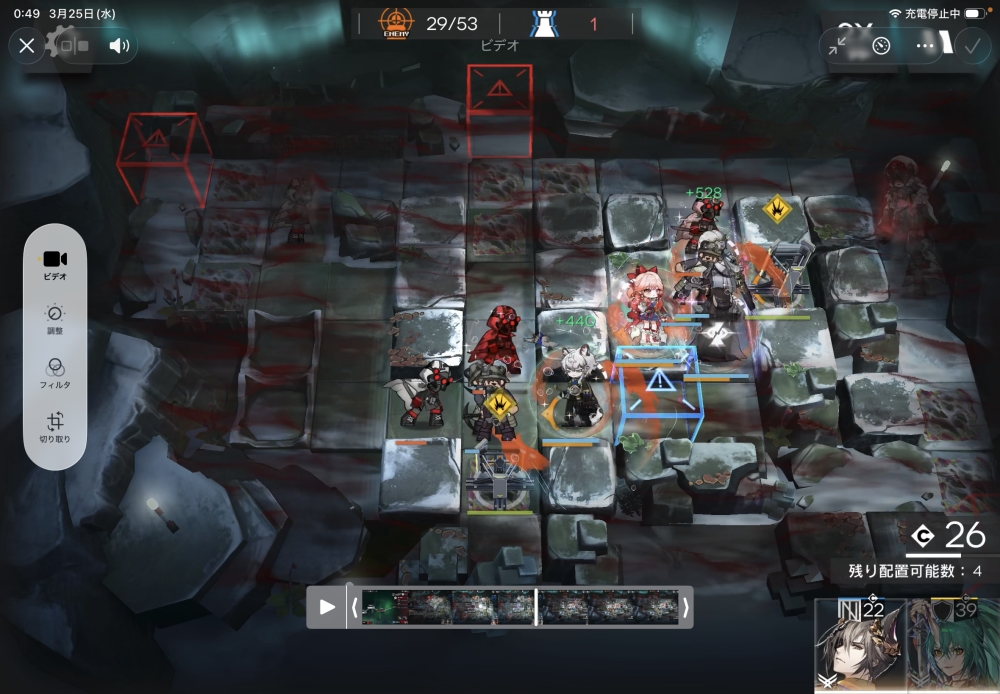Tap the split-view compare icon beside the speaker
Image resolution: width=1000 pixels, height=694 pixels.
74,45
